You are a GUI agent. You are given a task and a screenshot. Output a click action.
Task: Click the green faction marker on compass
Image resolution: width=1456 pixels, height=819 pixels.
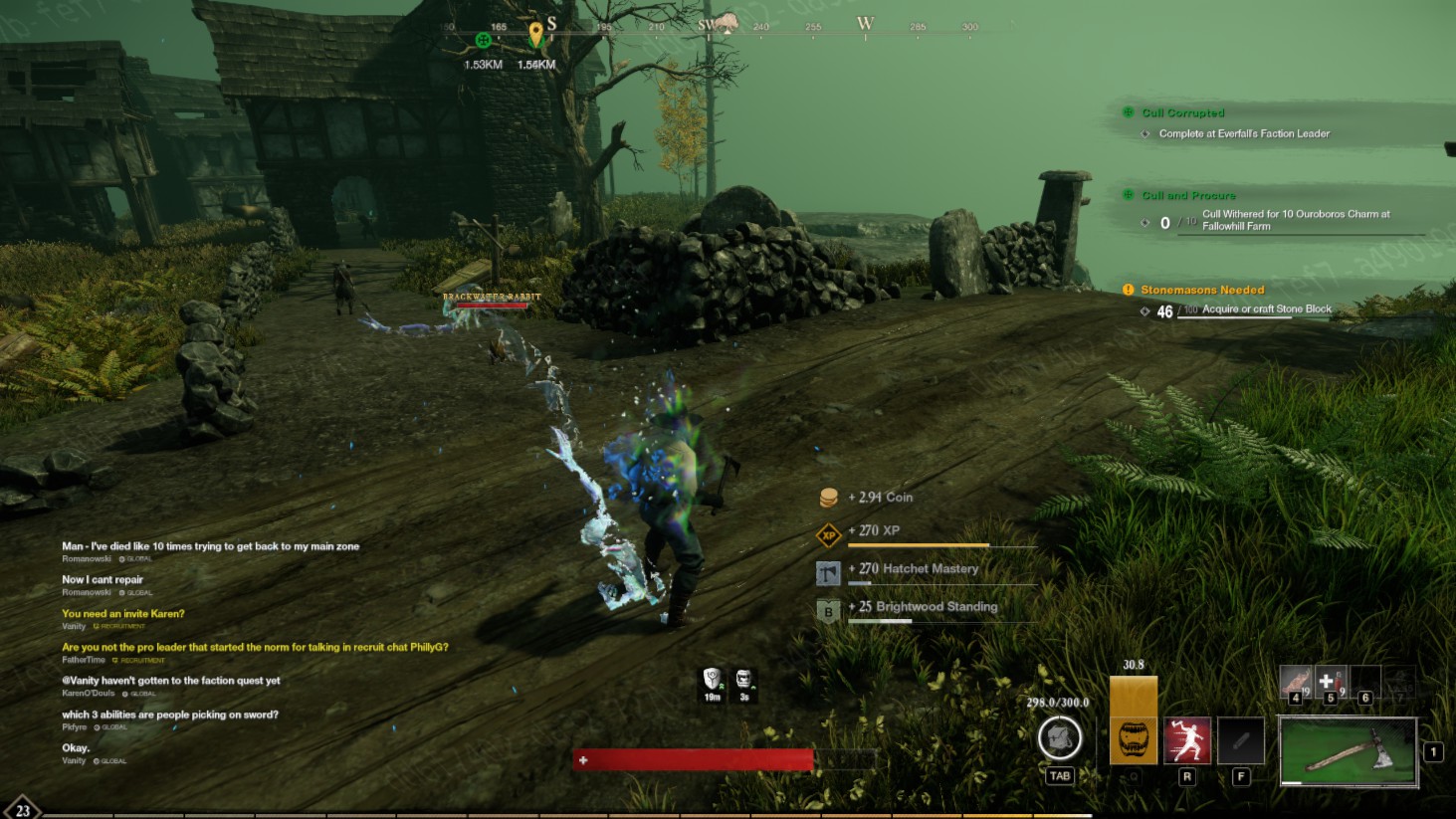(484, 41)
